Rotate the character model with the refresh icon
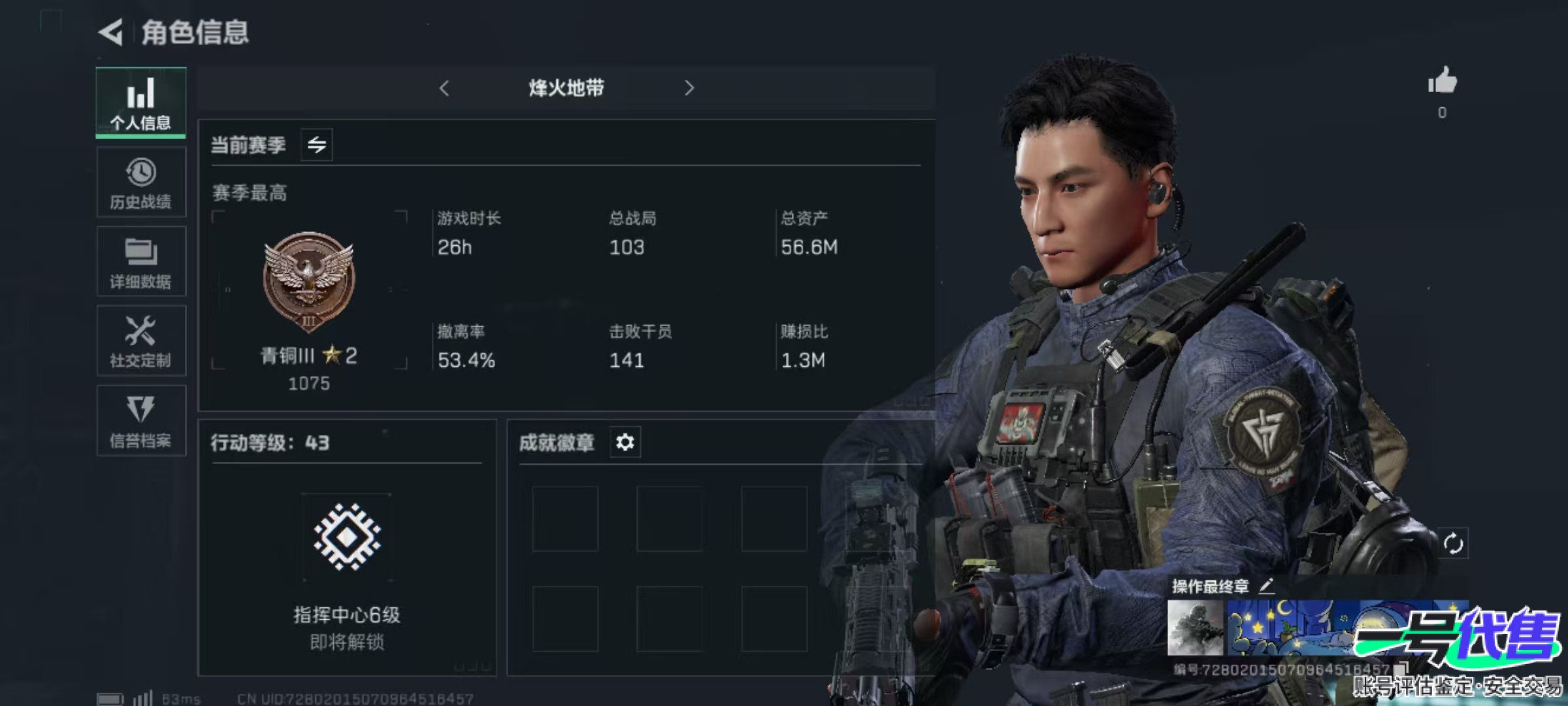 [x=1453, y=543]
